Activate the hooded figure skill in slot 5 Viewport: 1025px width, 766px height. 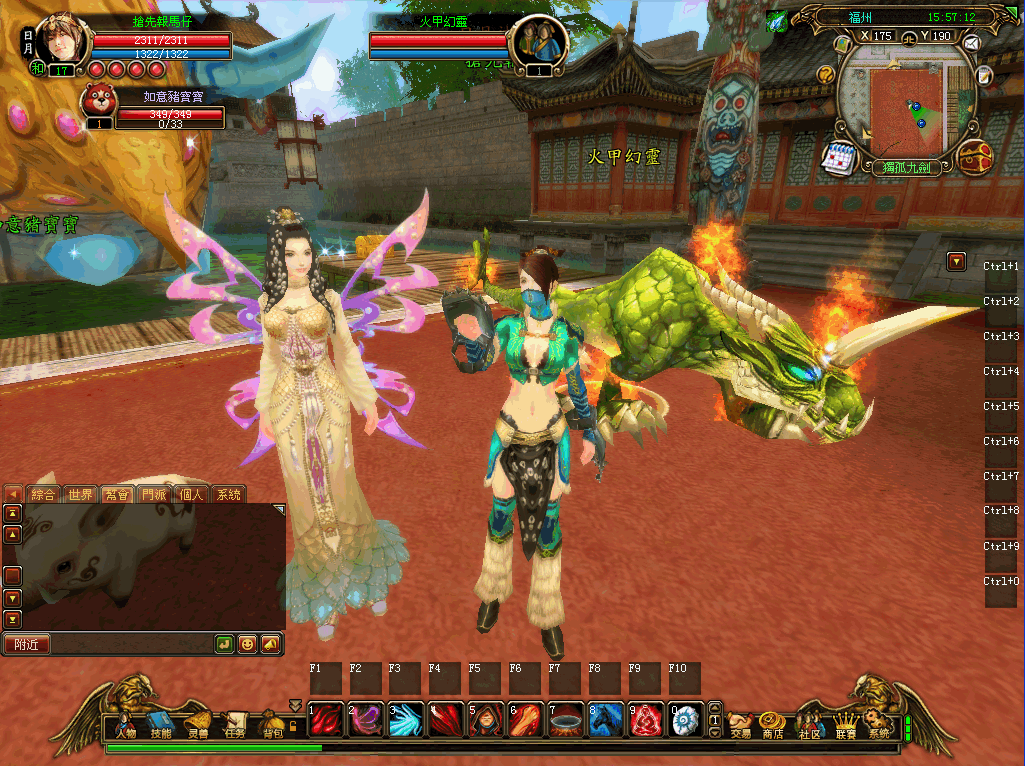(x=486, y=720)
